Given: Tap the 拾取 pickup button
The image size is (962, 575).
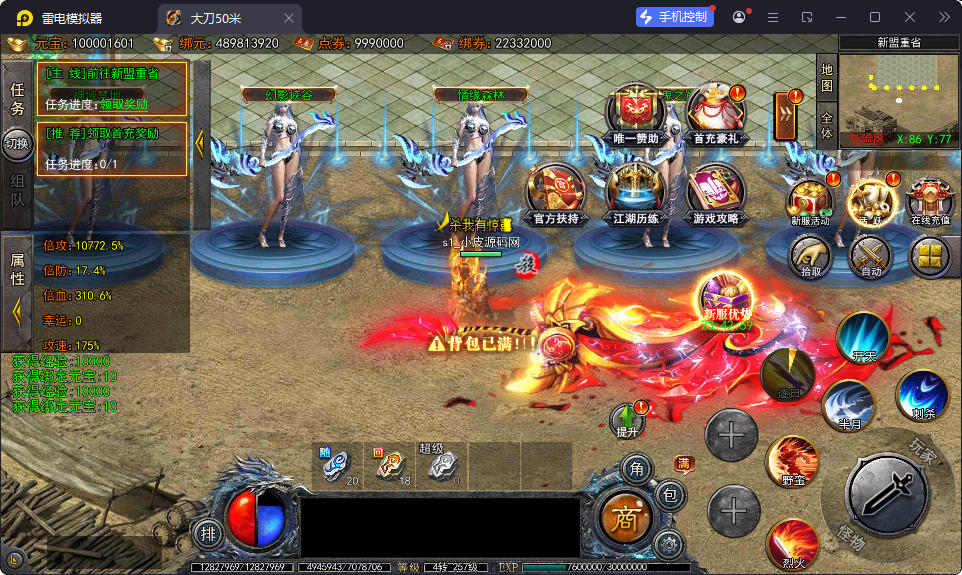Looking at the screenshot, I should (811, 257).
